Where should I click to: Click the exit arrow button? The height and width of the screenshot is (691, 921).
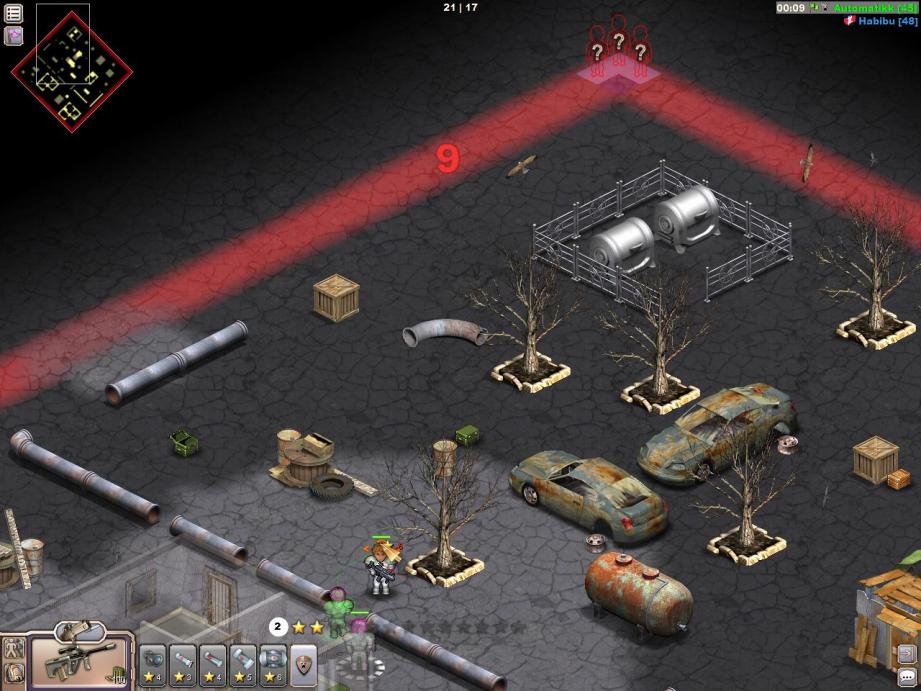(x=905, y=654)
